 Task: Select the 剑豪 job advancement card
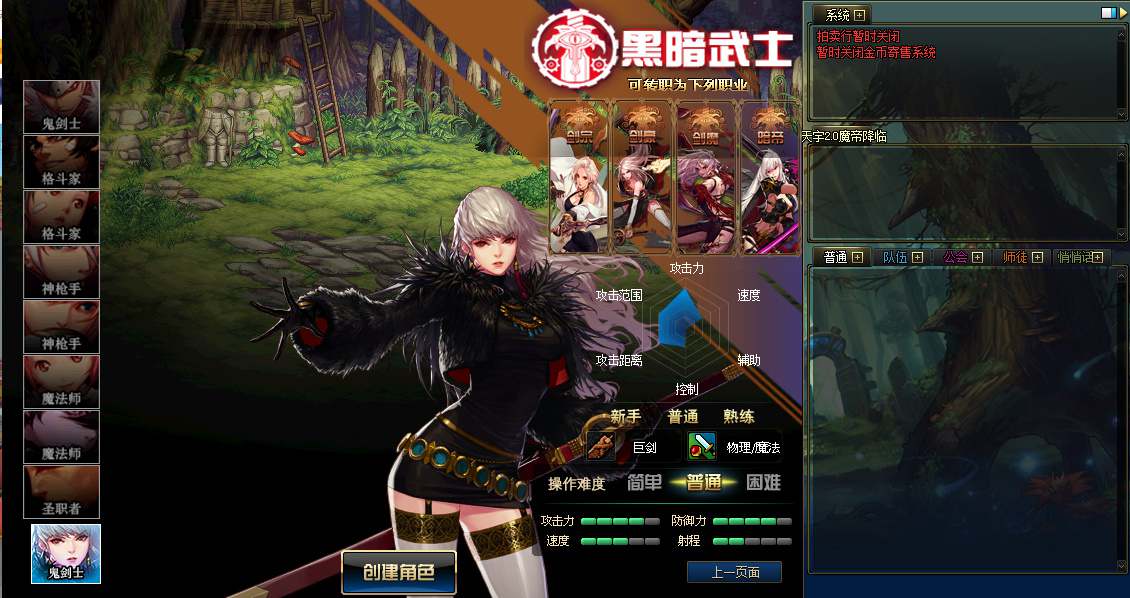click(x=642, y=178)
